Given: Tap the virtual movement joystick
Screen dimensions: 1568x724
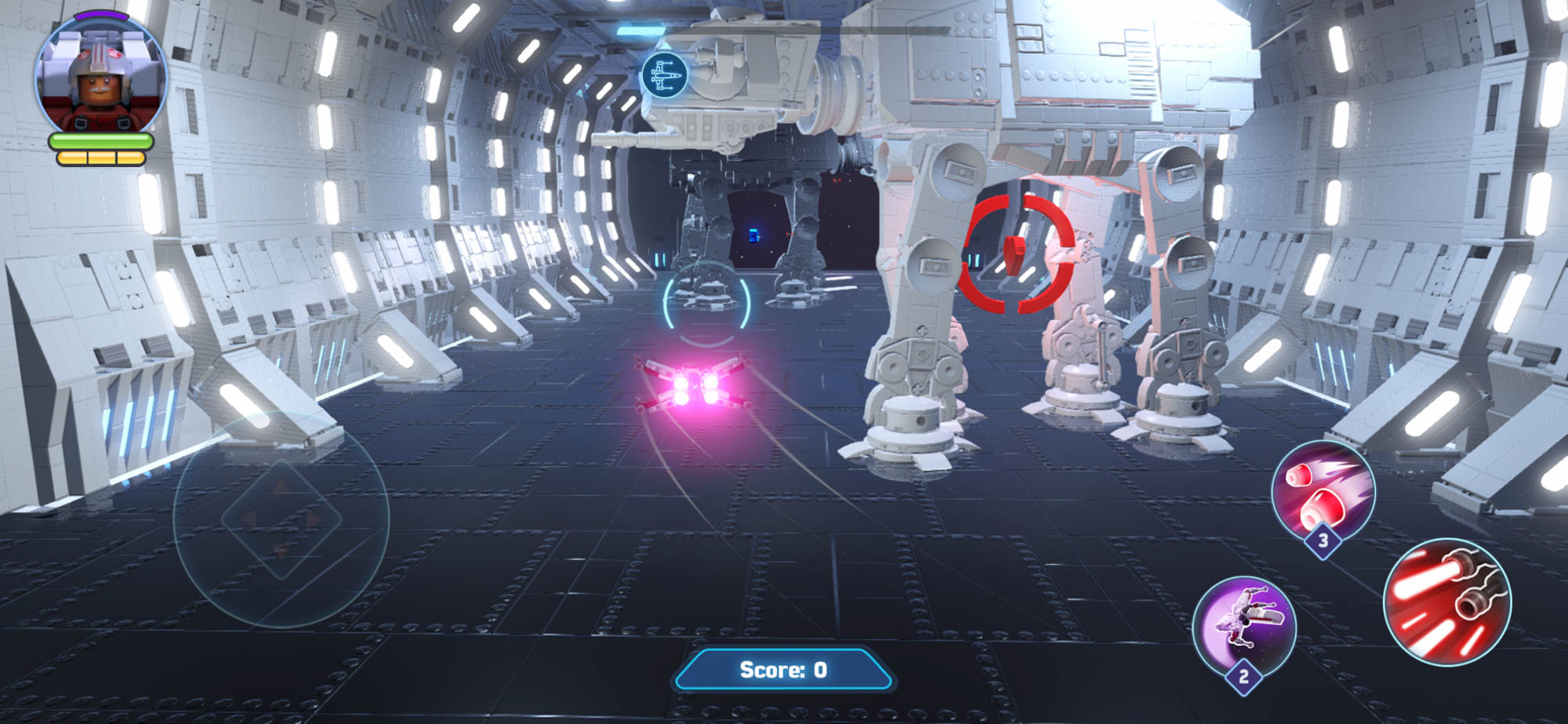Looking at the screenshot, I should coord(281,518).
